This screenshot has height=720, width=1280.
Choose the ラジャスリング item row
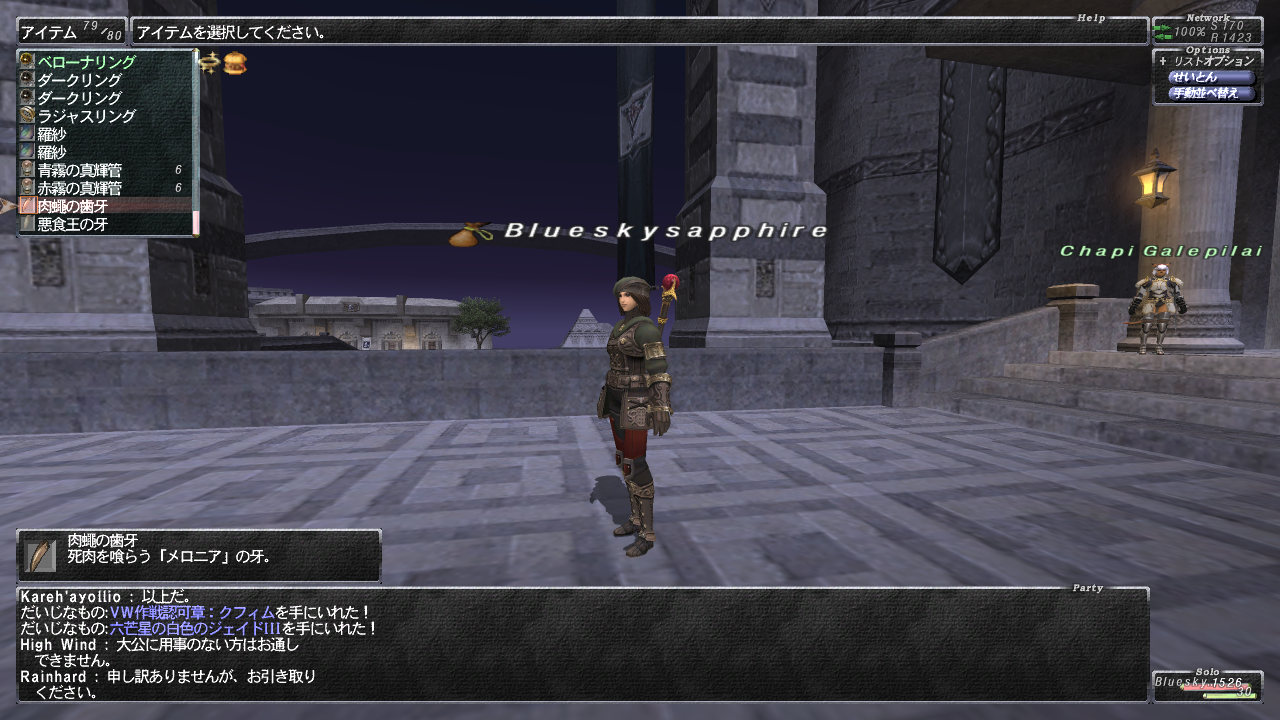(86, 116)
